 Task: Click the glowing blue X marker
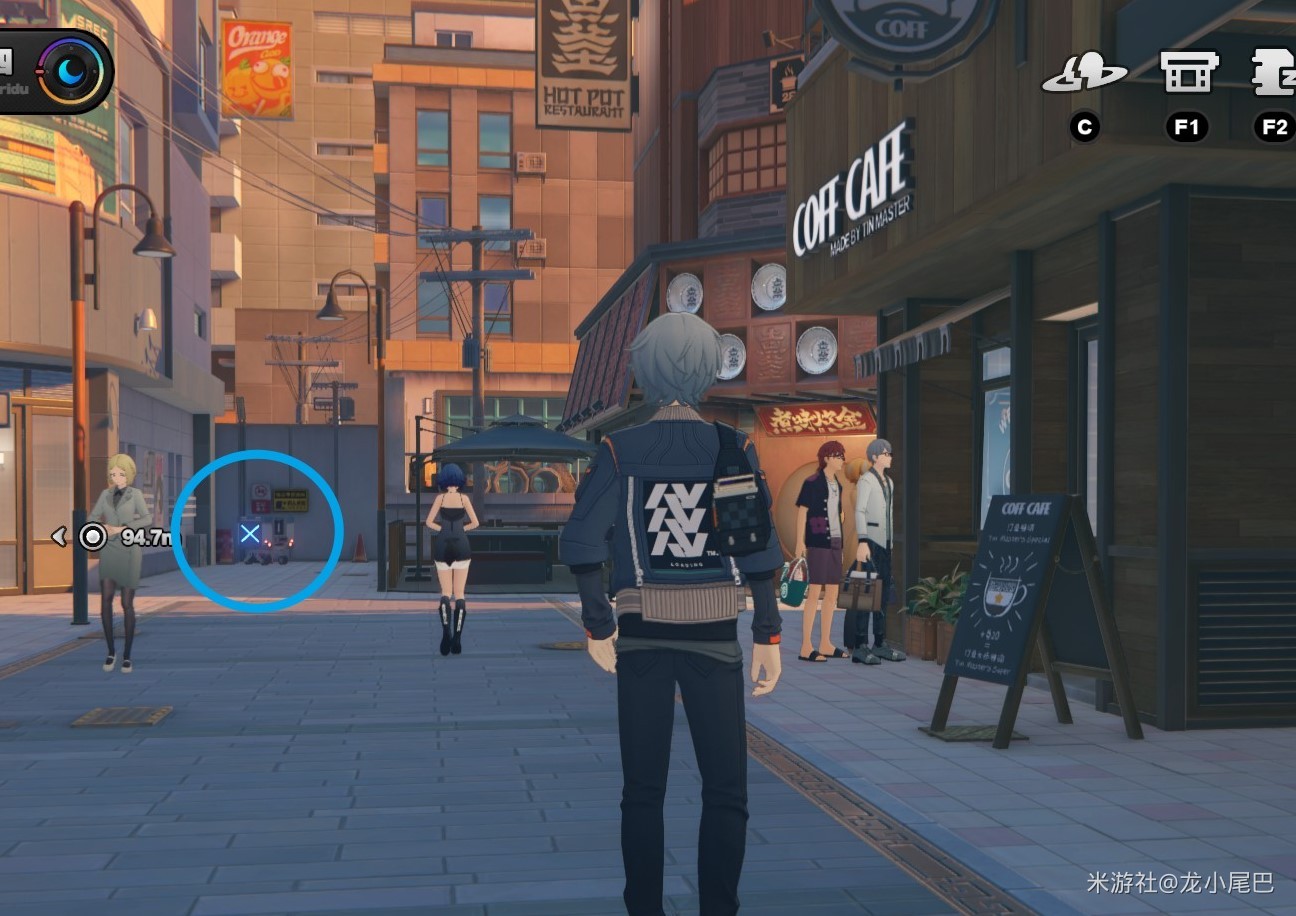[x=250, y=534]
